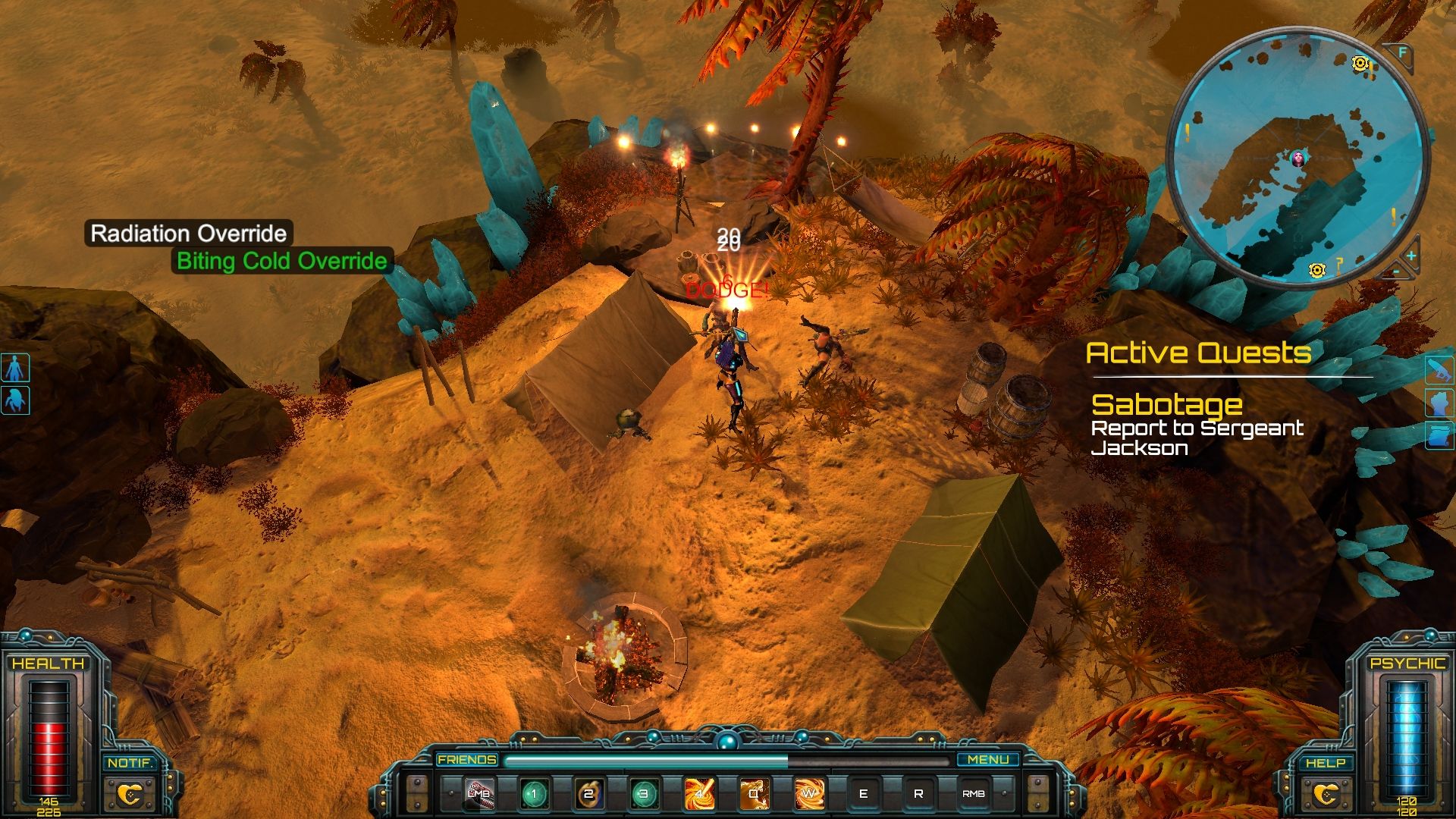This screenshot has width=1456, height=819.
Task: Open the game Menu
Action: pyautogui.click(x=988, y=759)
